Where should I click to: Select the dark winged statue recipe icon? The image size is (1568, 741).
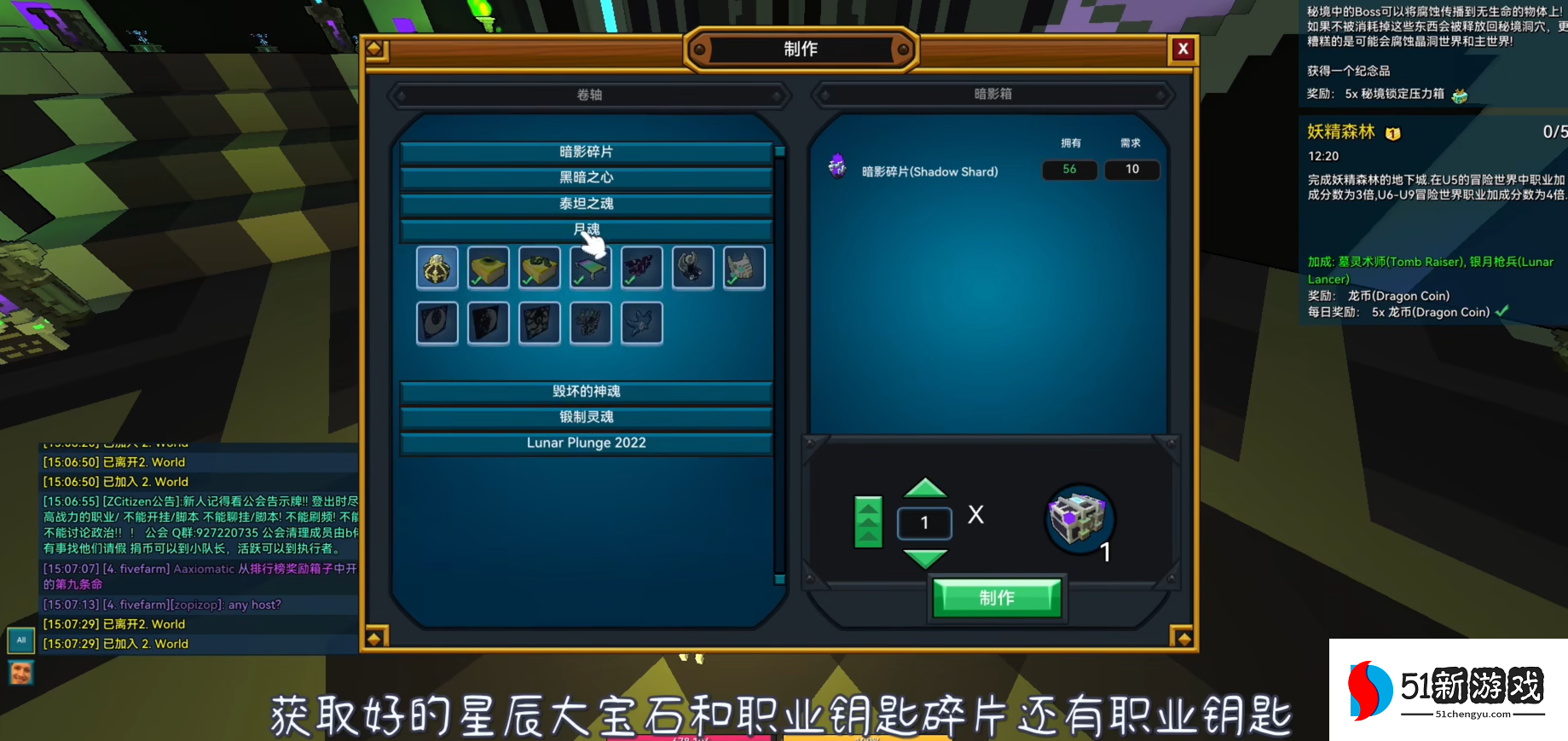click(x=692, y=267)
